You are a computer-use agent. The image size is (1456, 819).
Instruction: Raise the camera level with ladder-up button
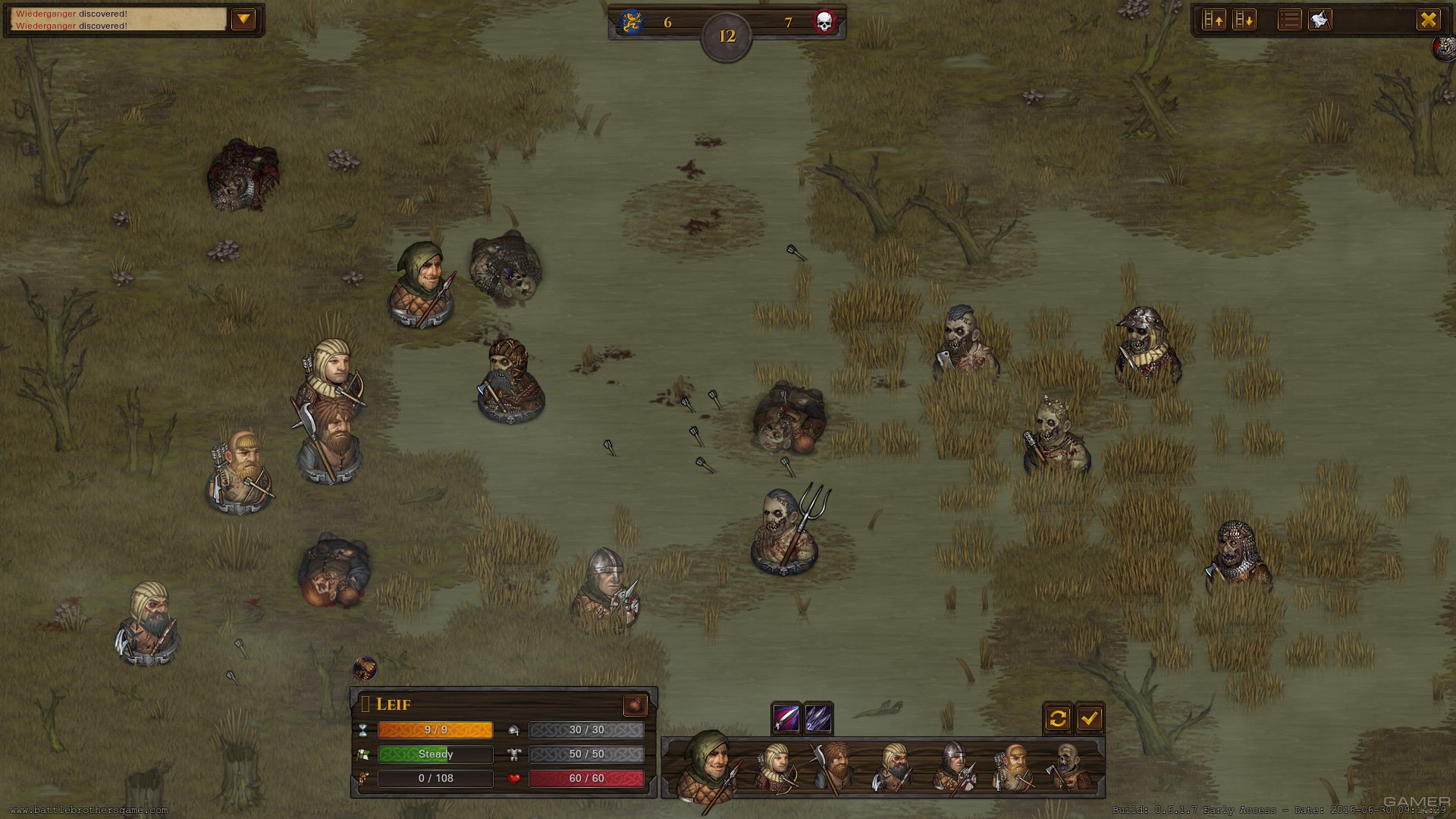click(1214, 20)
